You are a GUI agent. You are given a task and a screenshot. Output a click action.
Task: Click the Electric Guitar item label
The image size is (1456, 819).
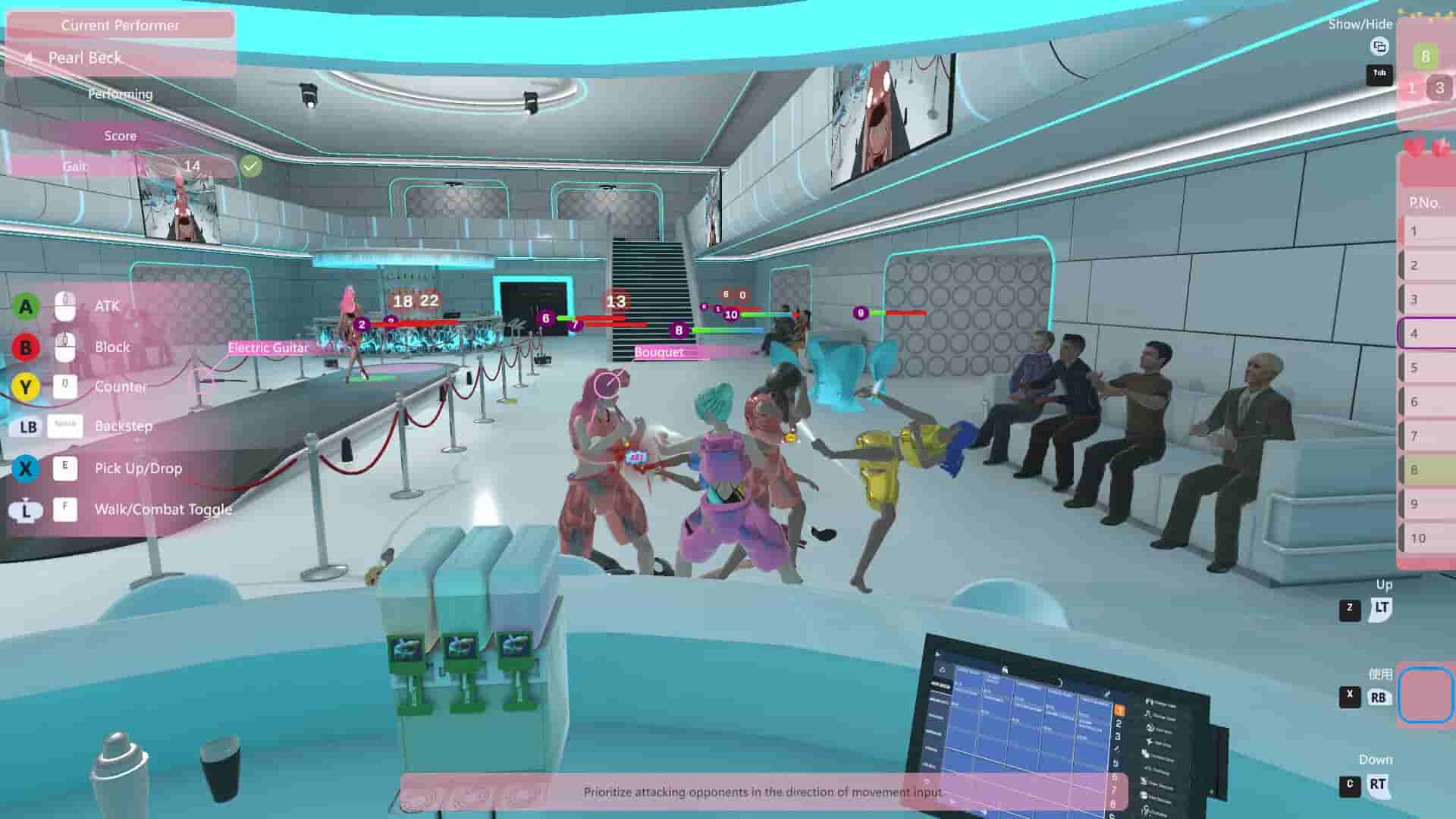pos(268,347)
